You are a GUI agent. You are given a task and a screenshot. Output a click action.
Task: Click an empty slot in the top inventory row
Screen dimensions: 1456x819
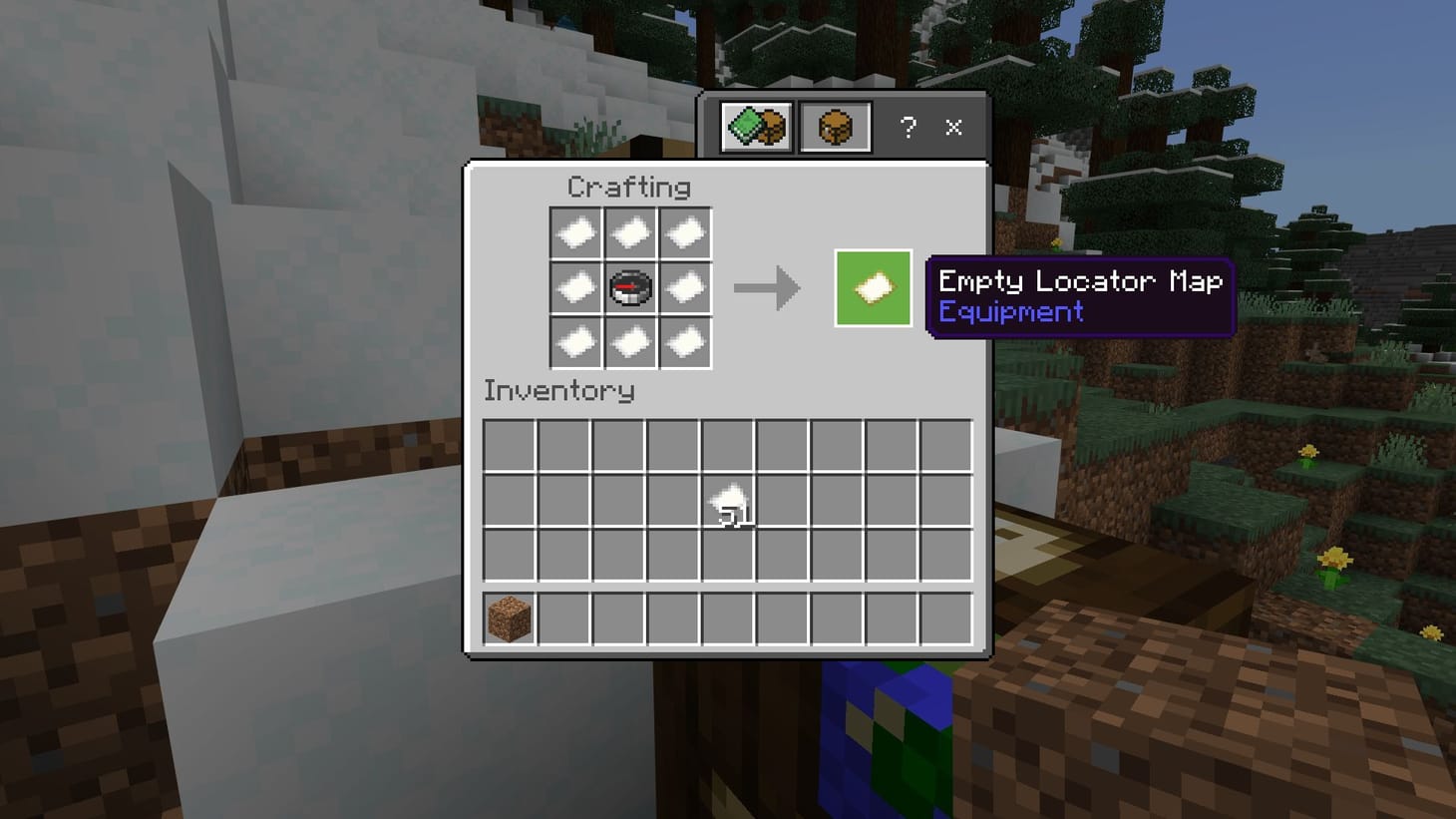click(x=563, y=446)
